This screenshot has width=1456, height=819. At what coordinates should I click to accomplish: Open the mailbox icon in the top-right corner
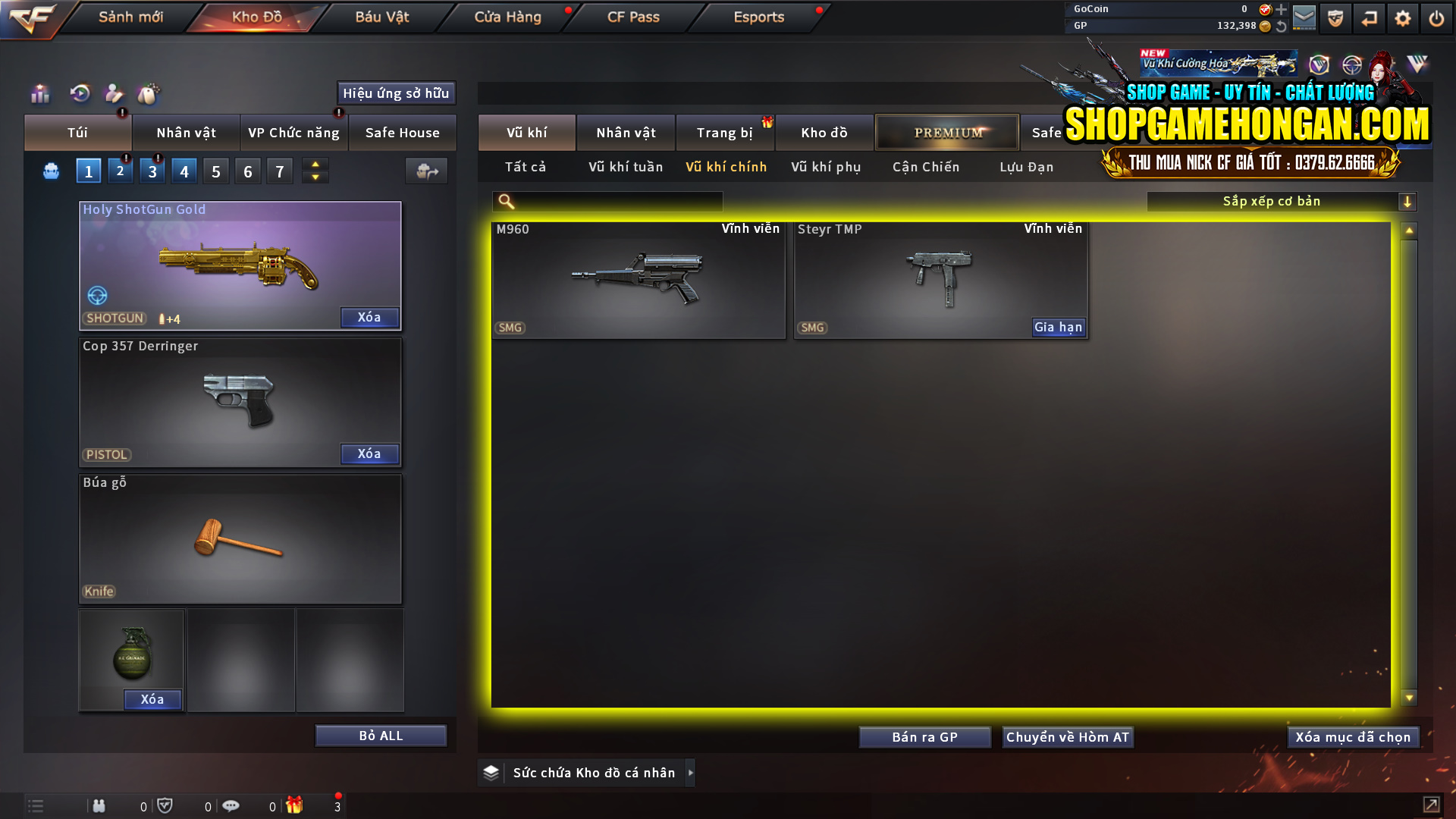tap(1305, 18)
